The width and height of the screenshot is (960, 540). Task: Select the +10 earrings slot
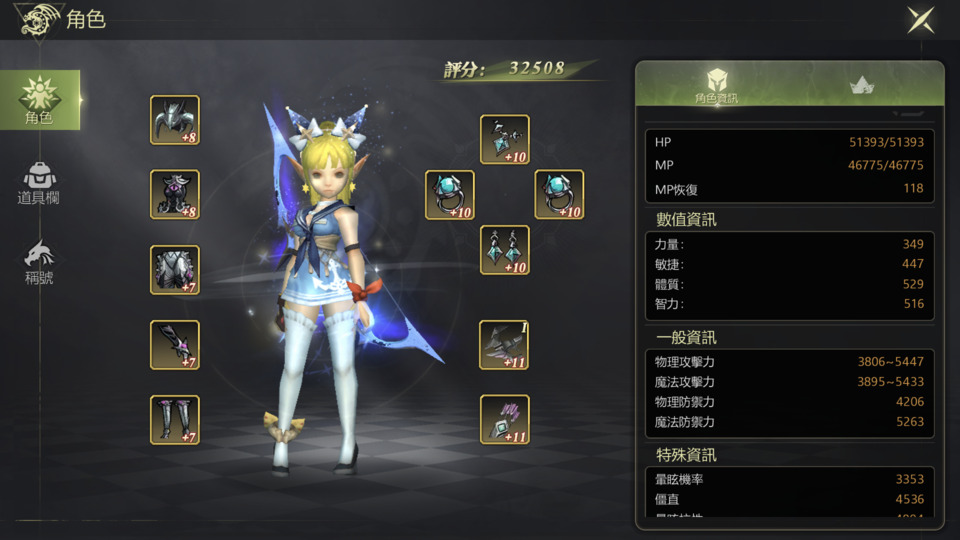[x=505, y=250]
